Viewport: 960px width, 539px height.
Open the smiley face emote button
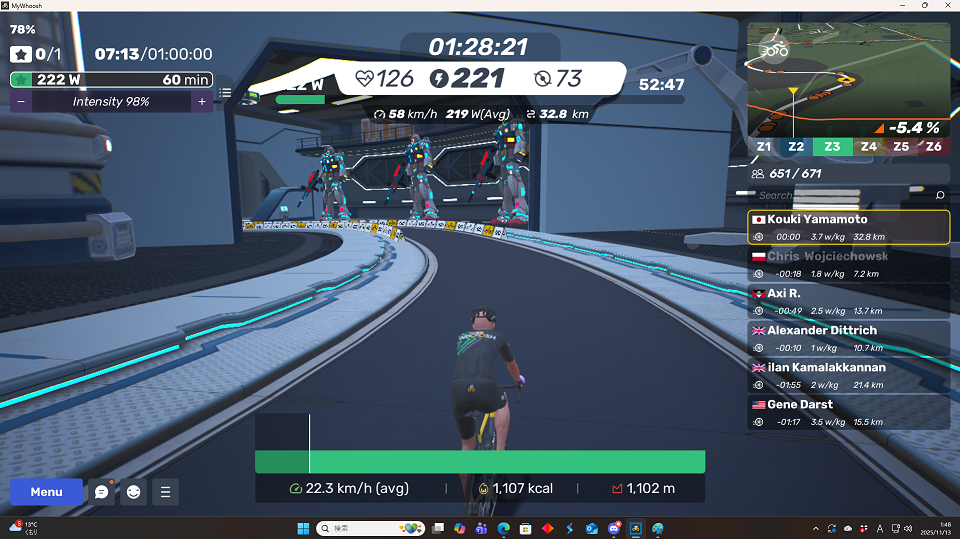click(x=133, y=492)
